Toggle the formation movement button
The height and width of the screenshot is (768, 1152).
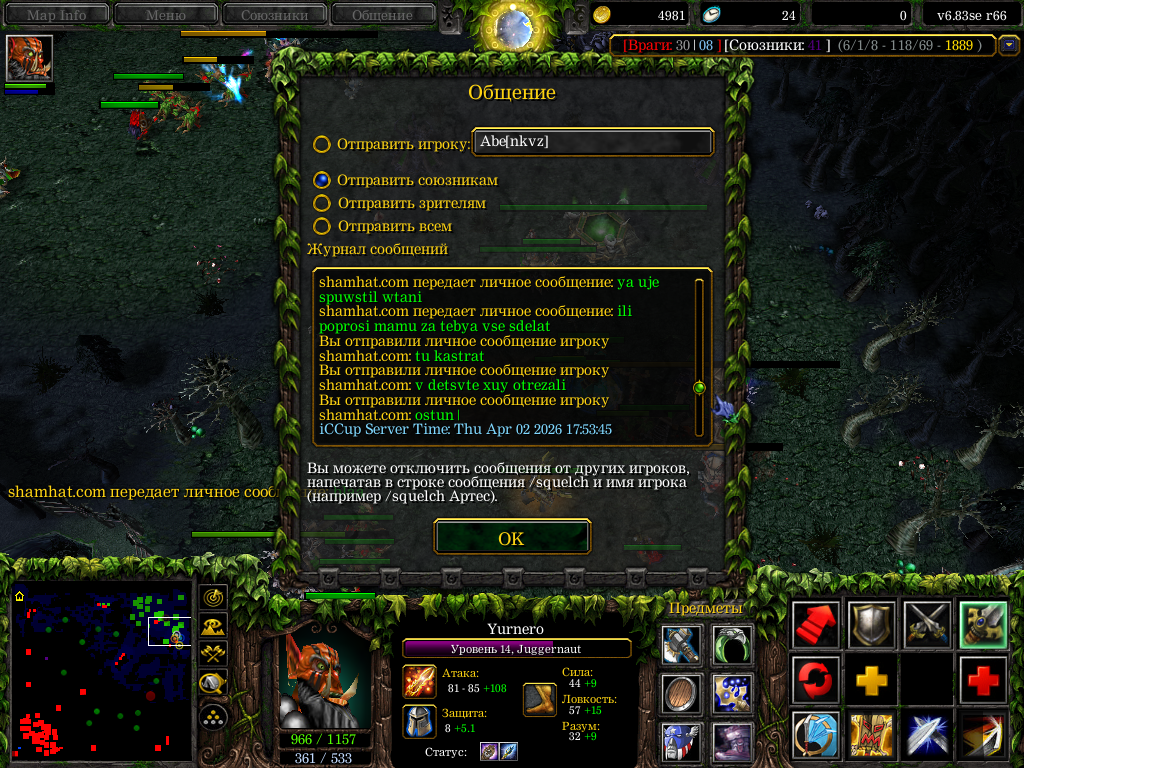tap(212, 717)
